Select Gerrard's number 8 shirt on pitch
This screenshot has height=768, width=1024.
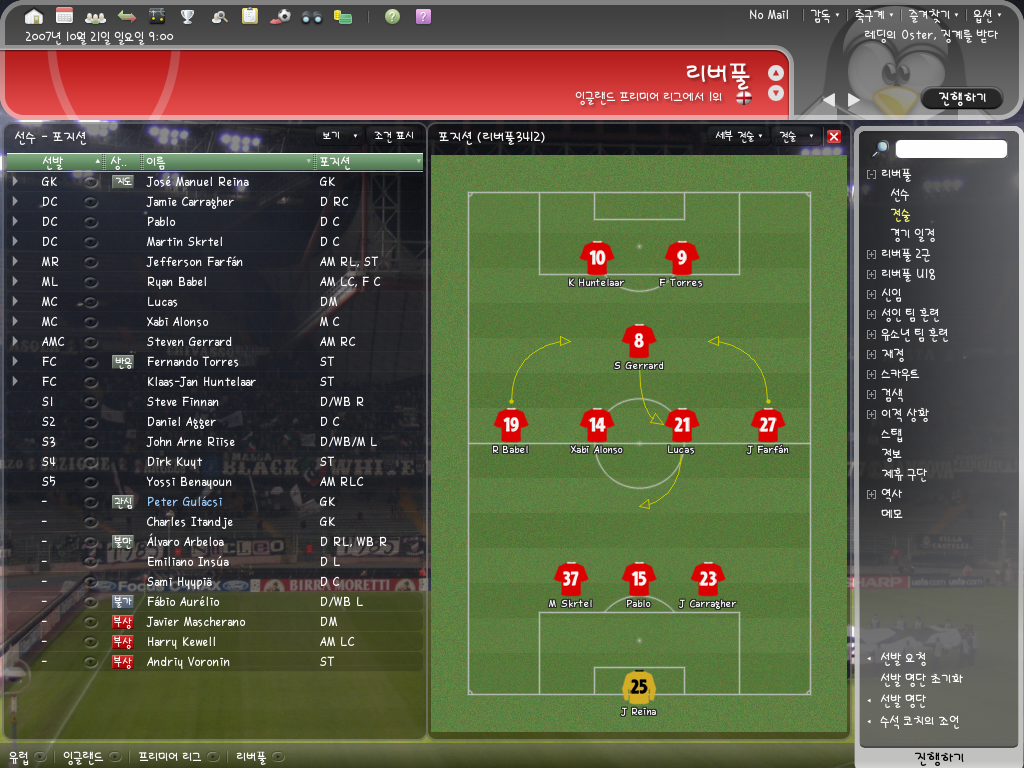point(639,341)
